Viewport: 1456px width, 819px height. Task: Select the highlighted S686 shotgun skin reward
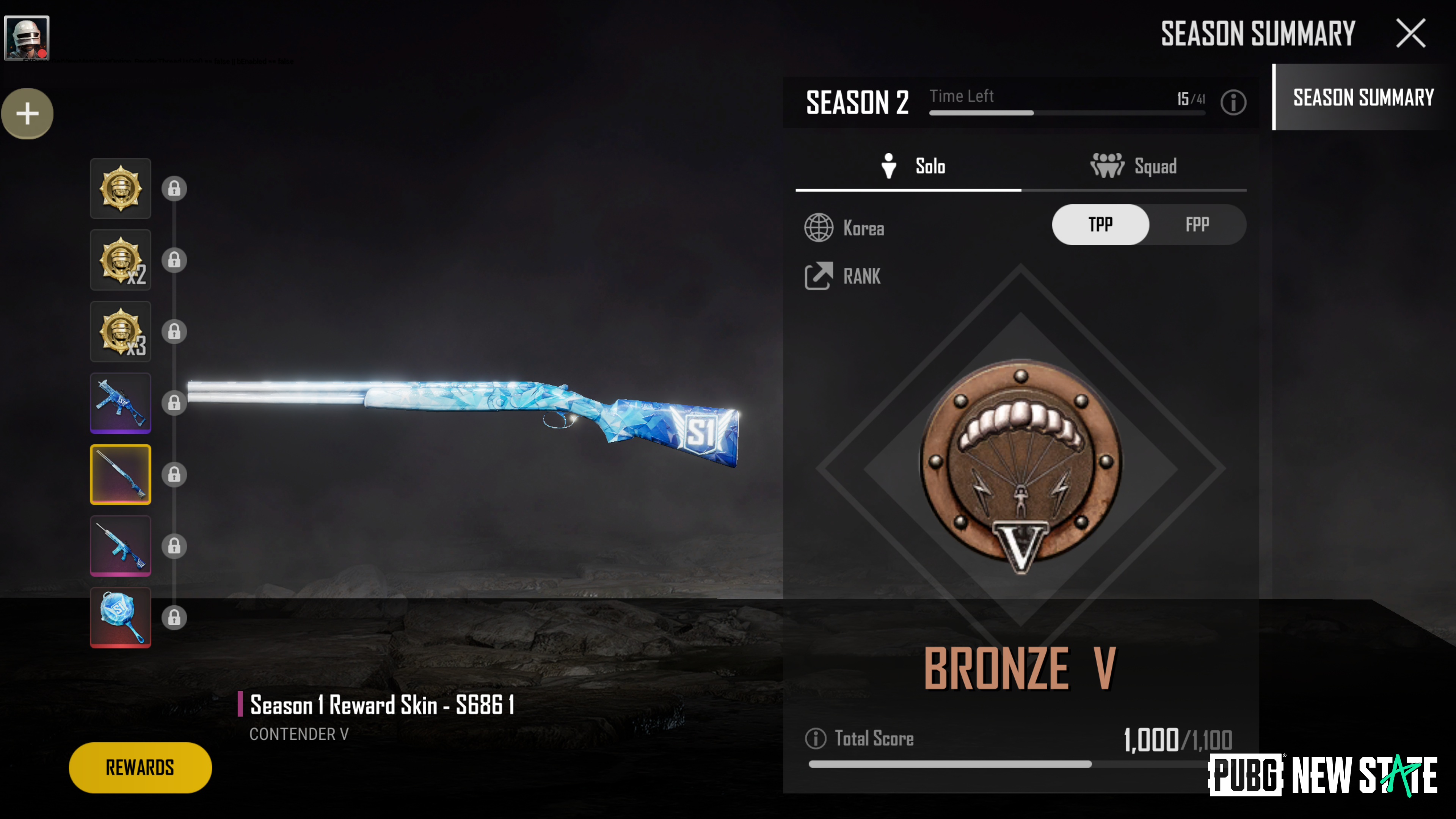pyautogui.click(x=121, y=474)
